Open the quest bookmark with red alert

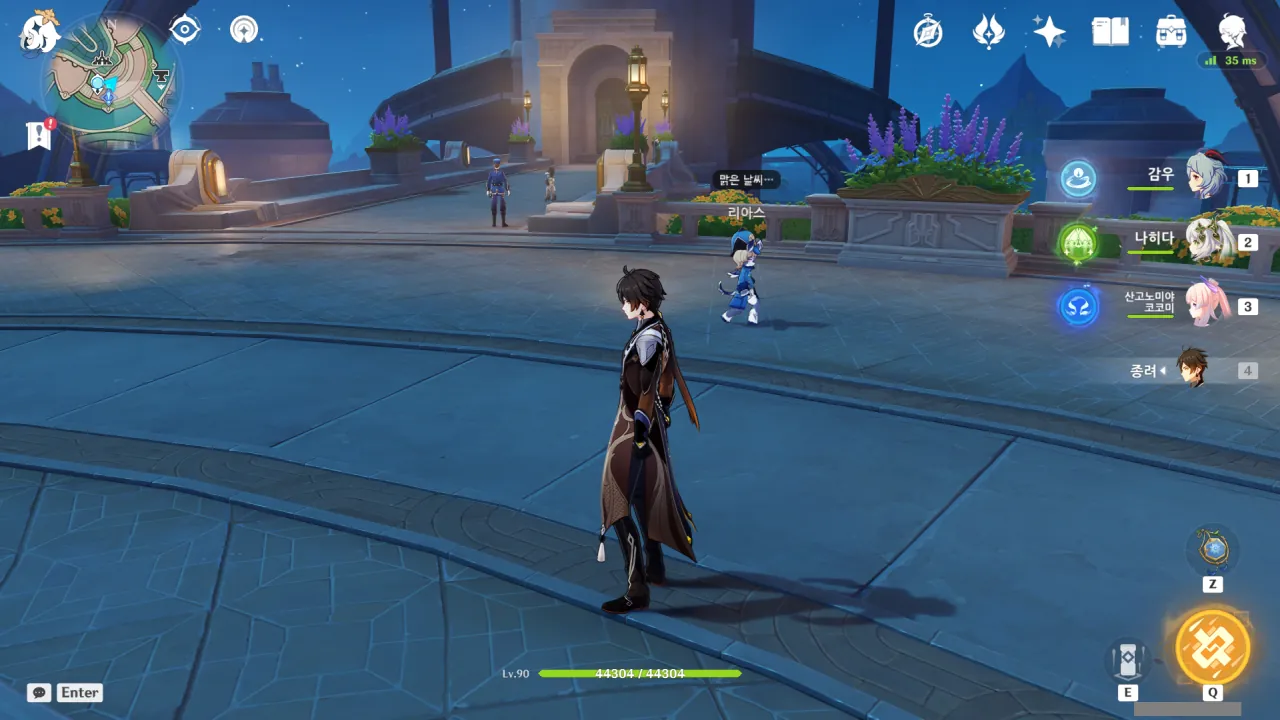click(39, 135)
